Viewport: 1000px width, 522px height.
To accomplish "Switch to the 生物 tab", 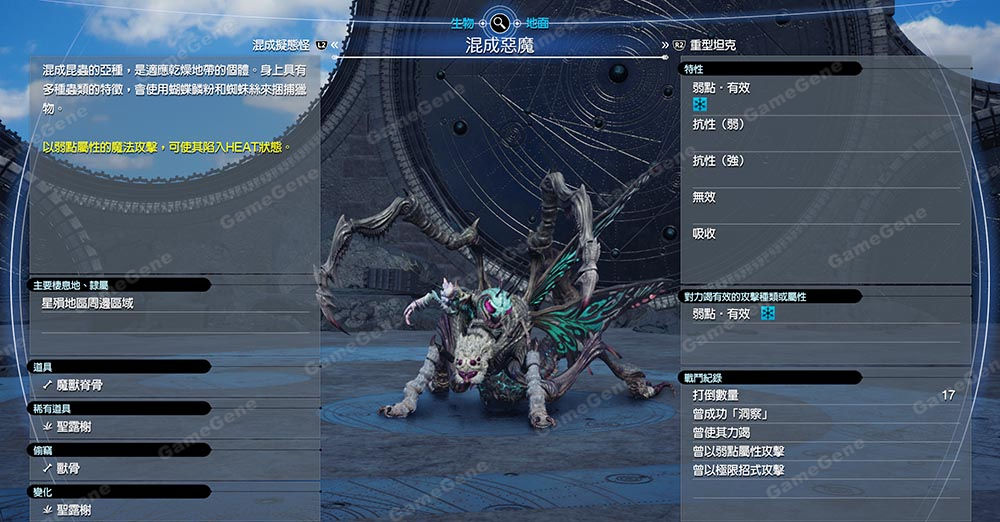I will pyautogui.click(x=464, y=22).
